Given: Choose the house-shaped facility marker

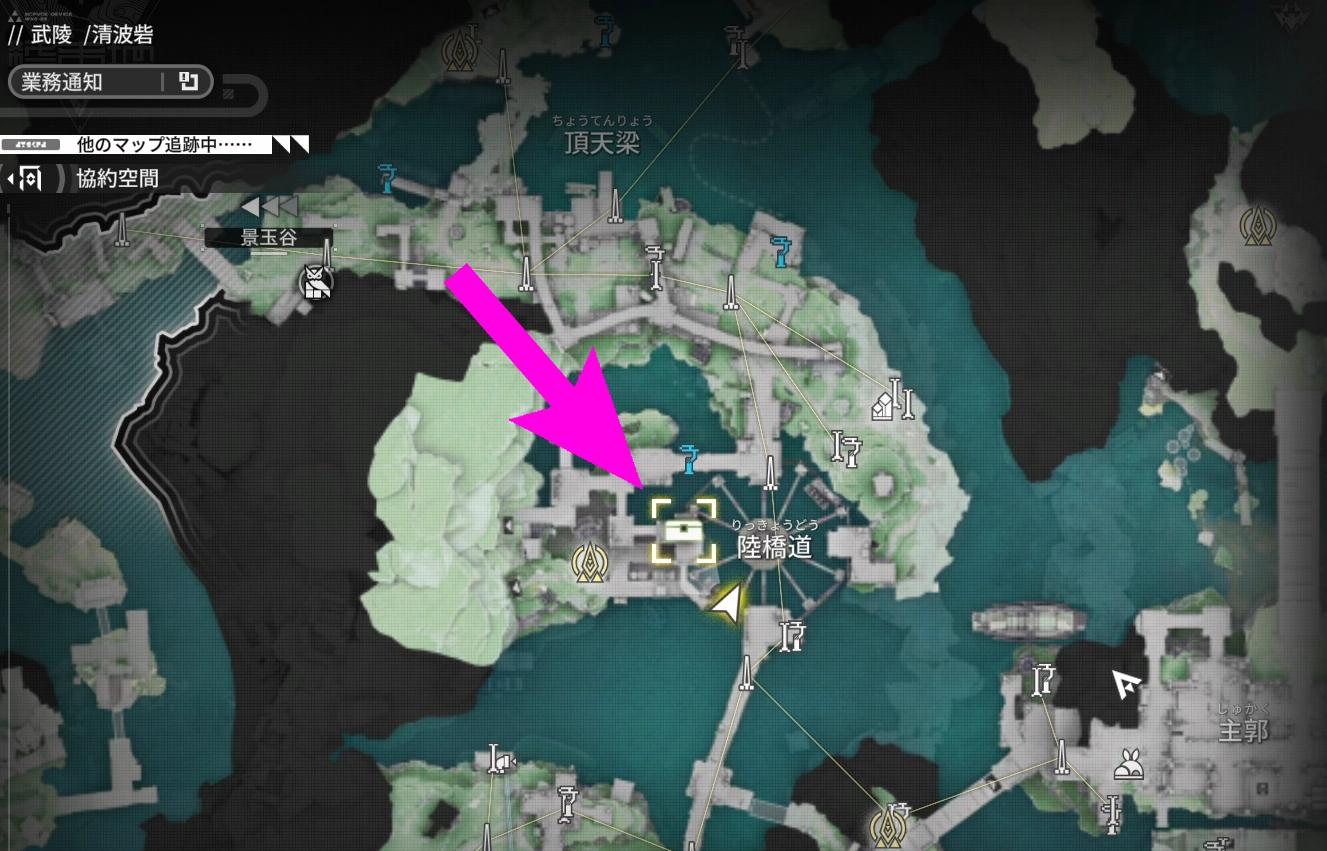Looking at the screenshot, I should coord(883,407).
